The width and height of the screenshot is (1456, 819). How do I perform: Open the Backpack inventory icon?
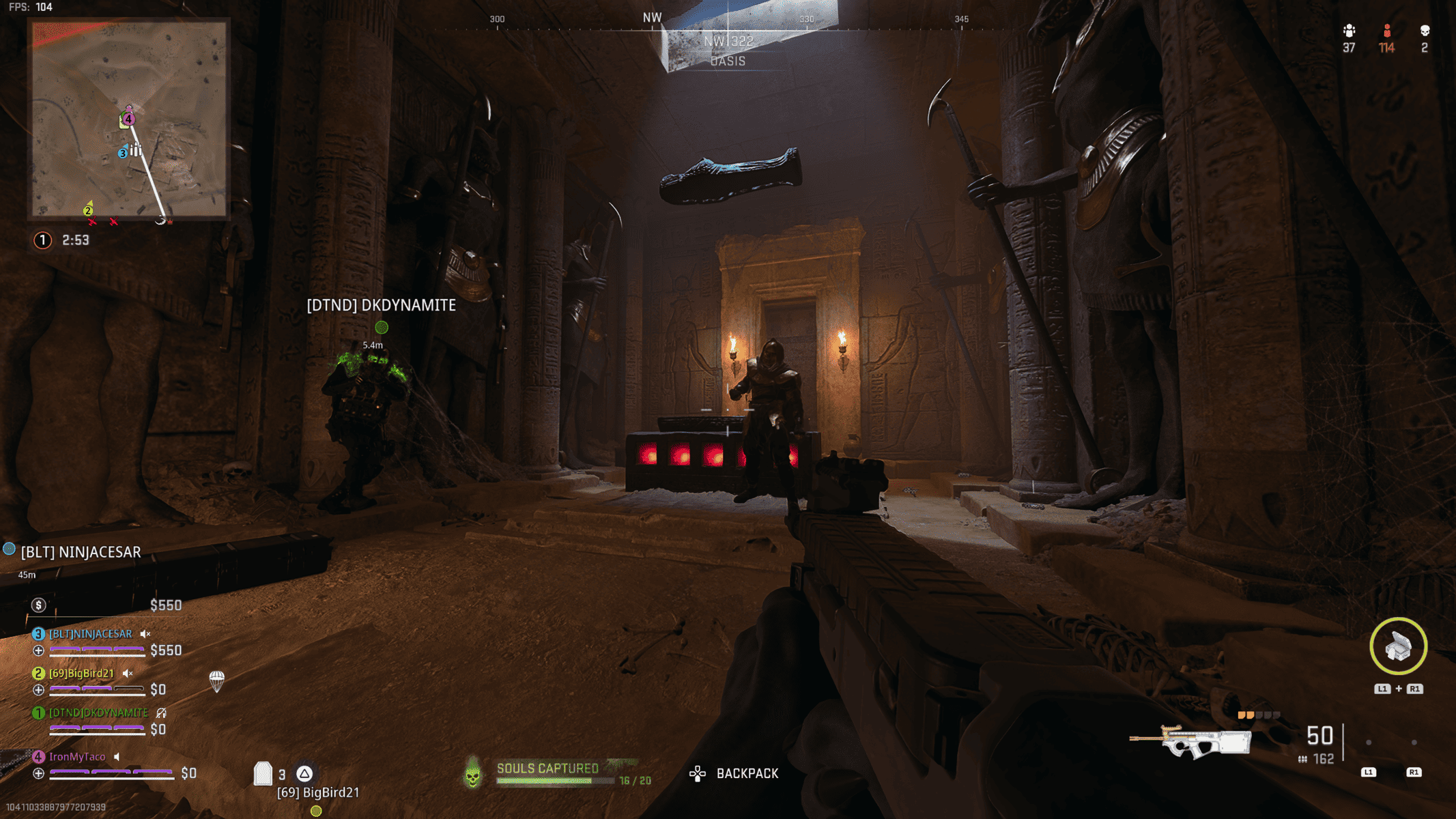point(698,773)
